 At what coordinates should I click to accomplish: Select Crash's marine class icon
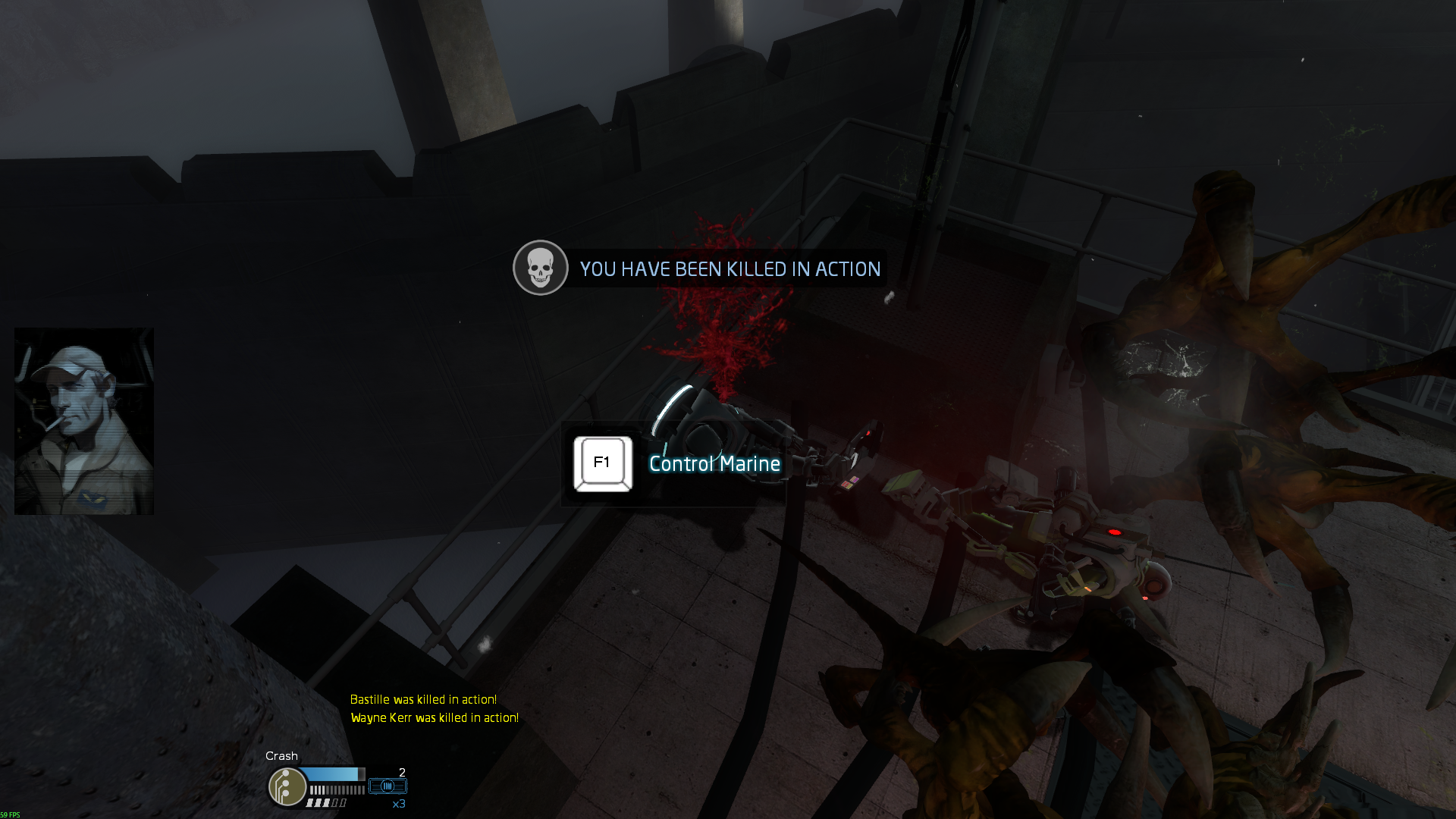[287, 786]
